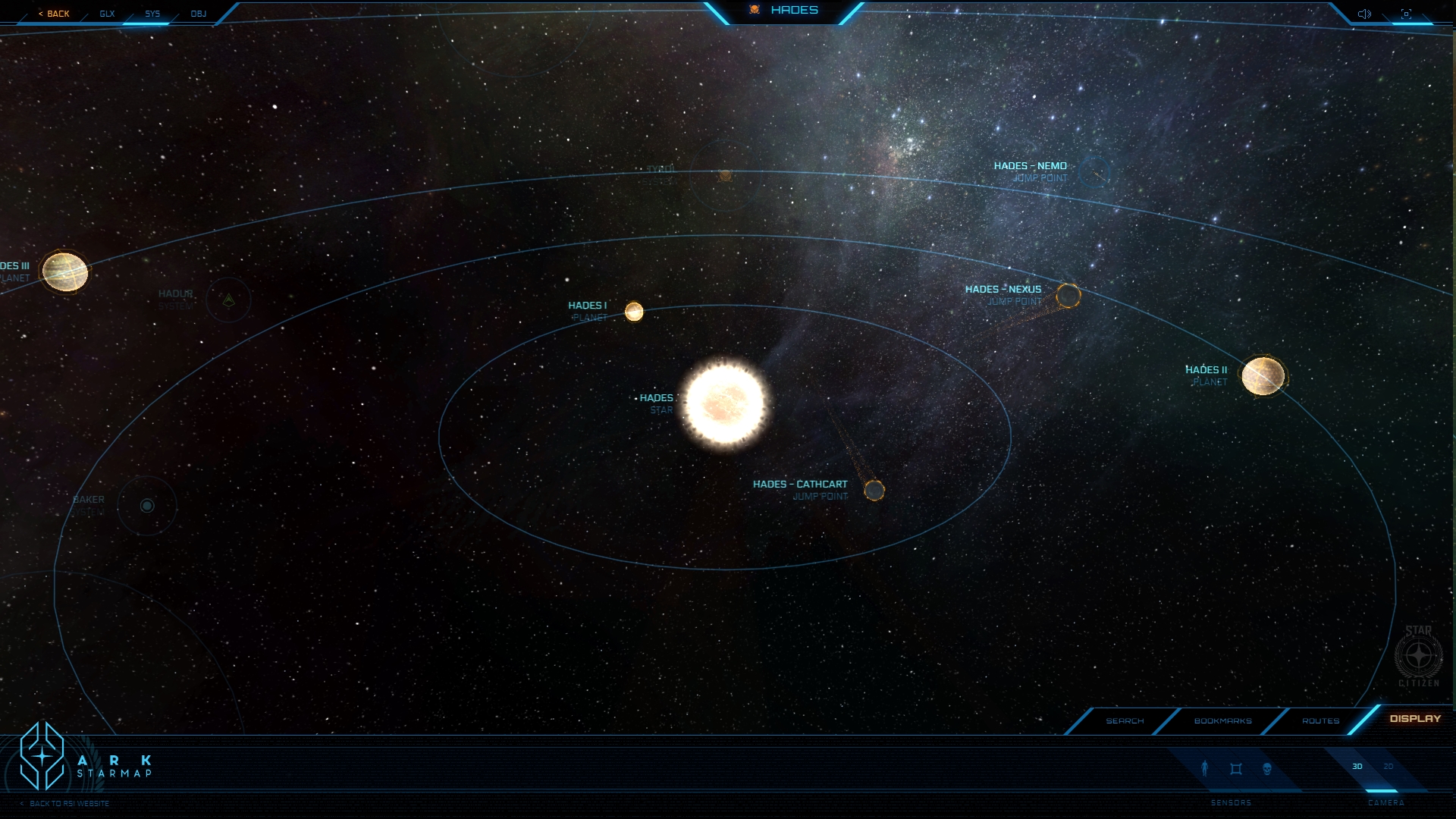Select the SYS system view tab
The image size is (1456, 819).
[x=152, y=14]
